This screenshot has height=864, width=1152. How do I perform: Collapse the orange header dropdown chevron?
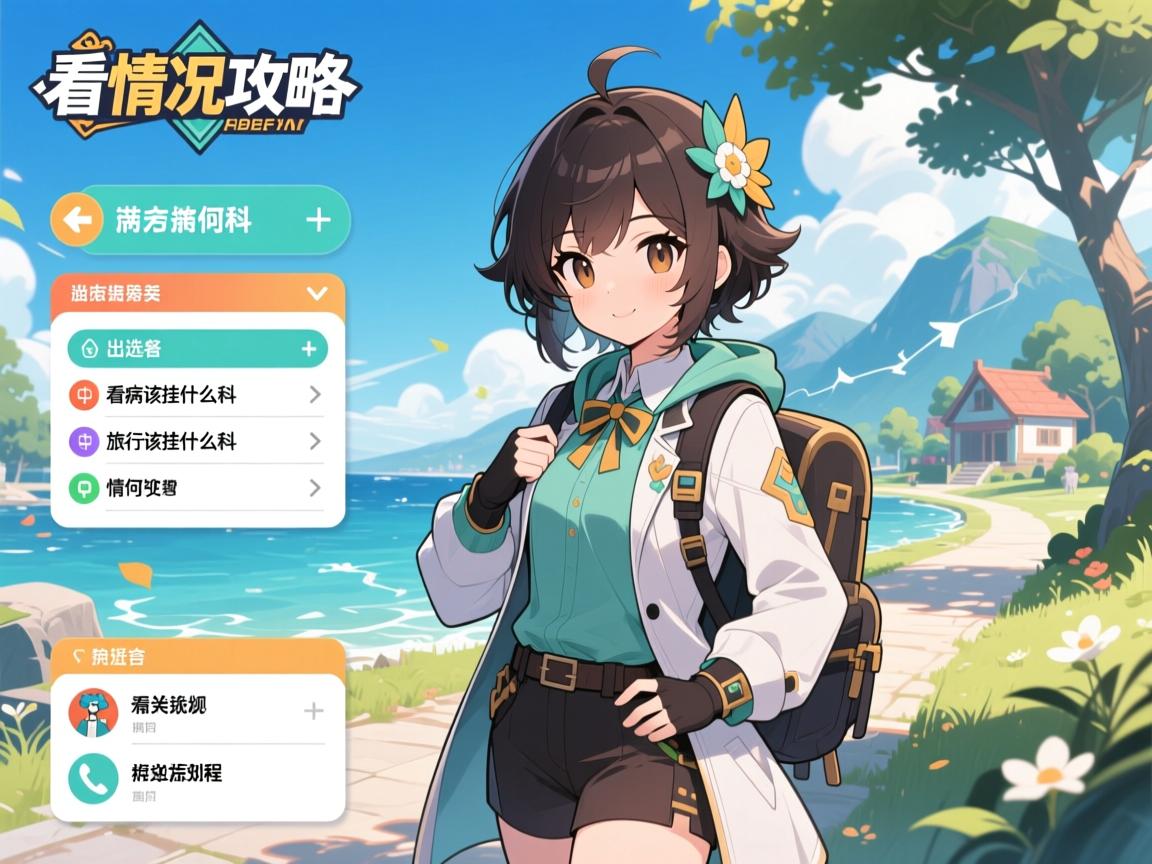318,293
